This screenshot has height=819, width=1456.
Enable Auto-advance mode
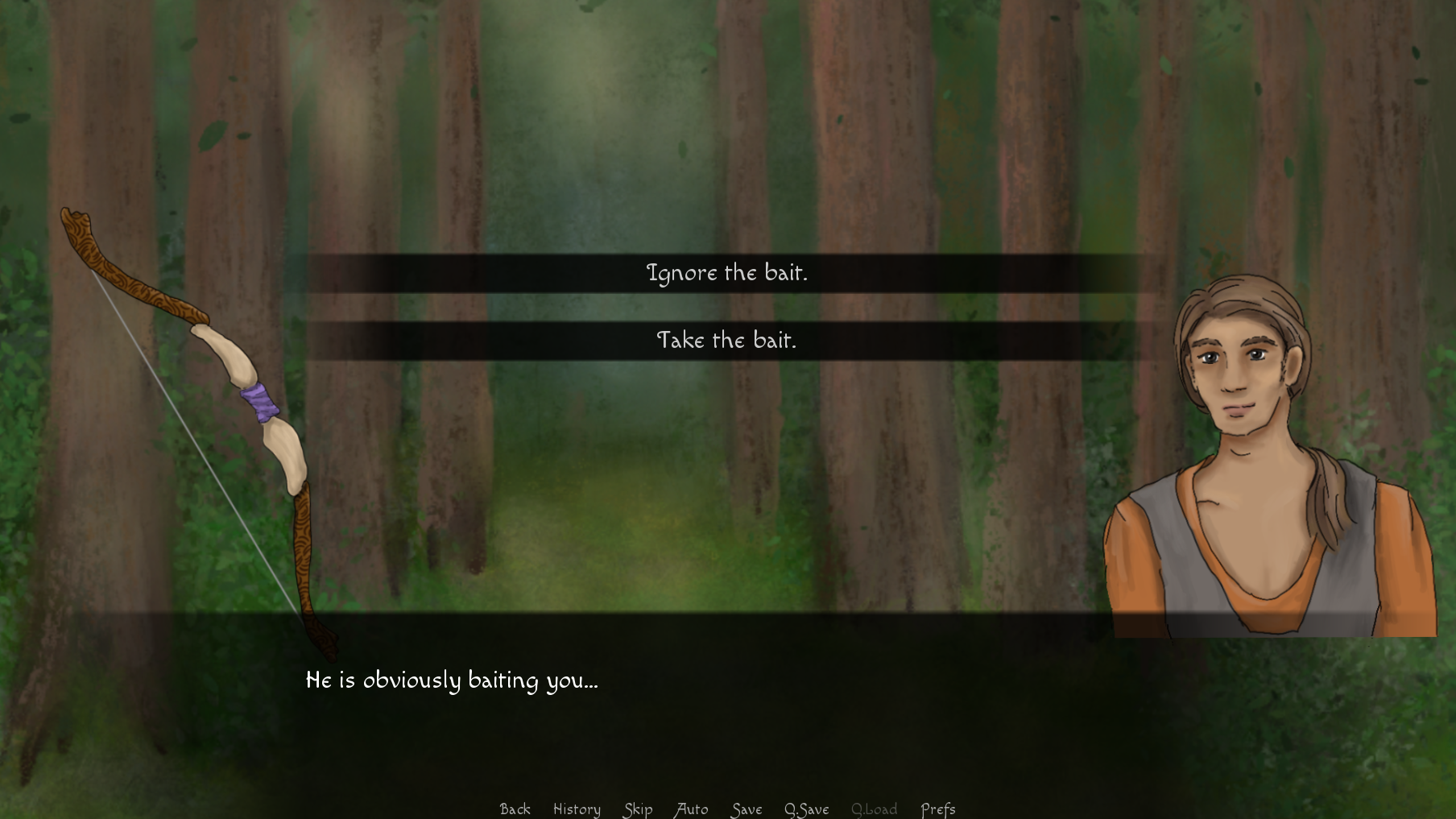point(691,809)
